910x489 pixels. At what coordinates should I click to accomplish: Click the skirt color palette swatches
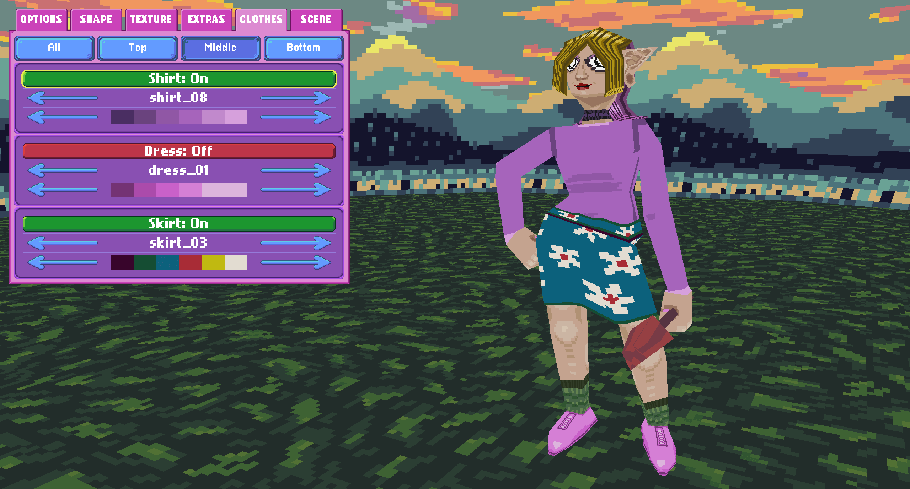tap(179, 262)
